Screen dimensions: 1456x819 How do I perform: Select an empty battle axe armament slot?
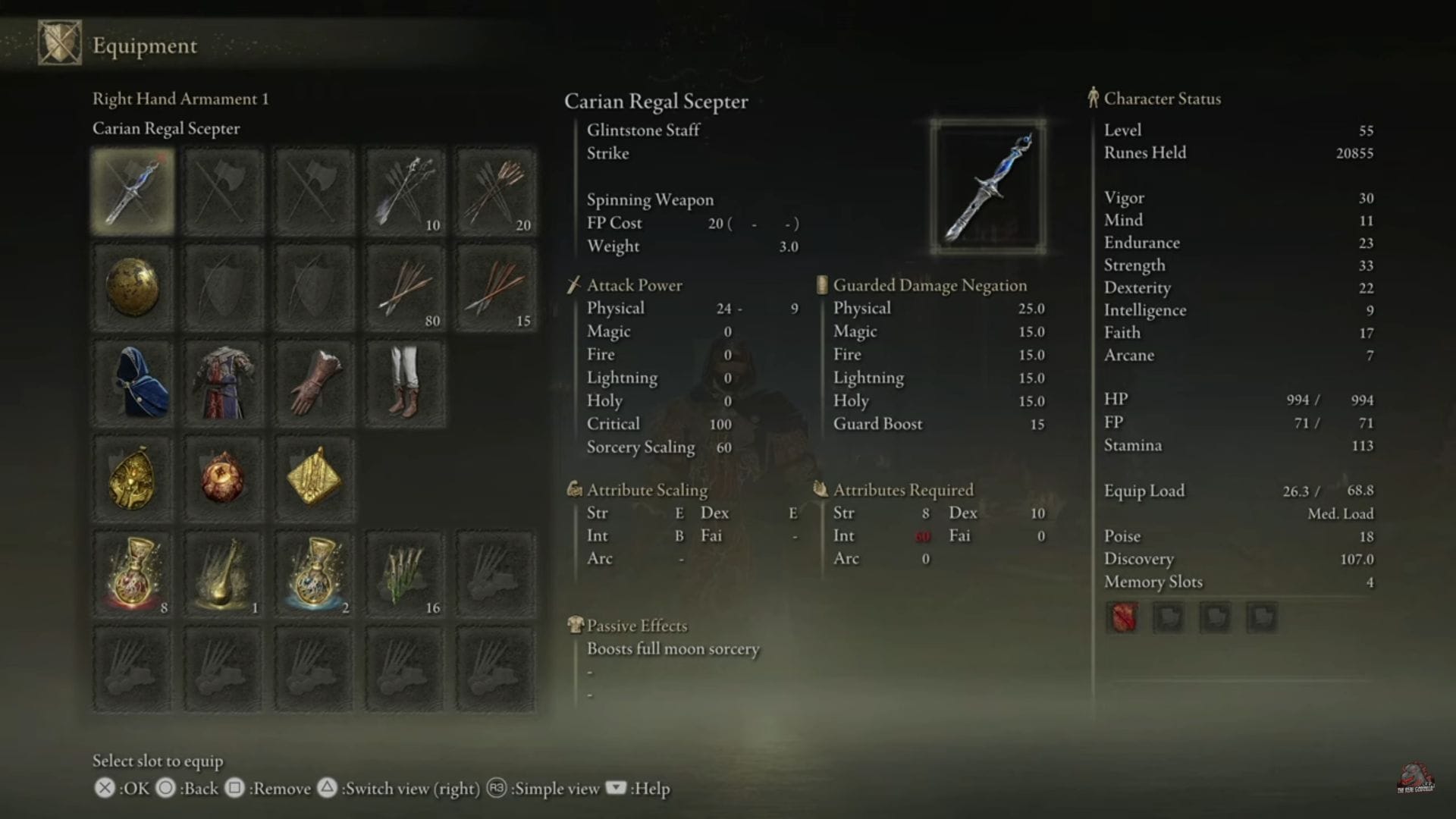click(x=223, y=190)
